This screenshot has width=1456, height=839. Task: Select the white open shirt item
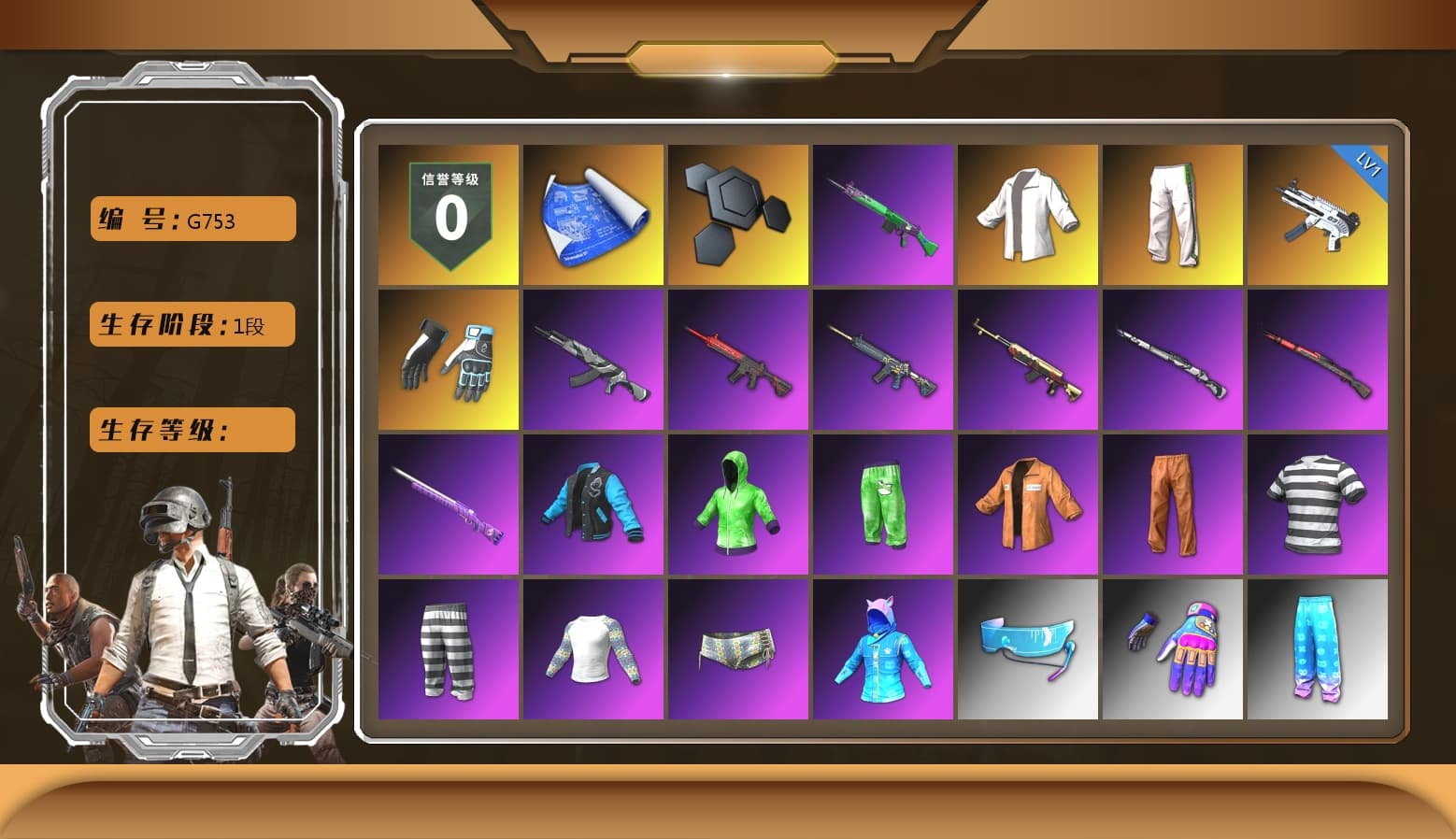pyautogui.click(x=1028, y=213)
